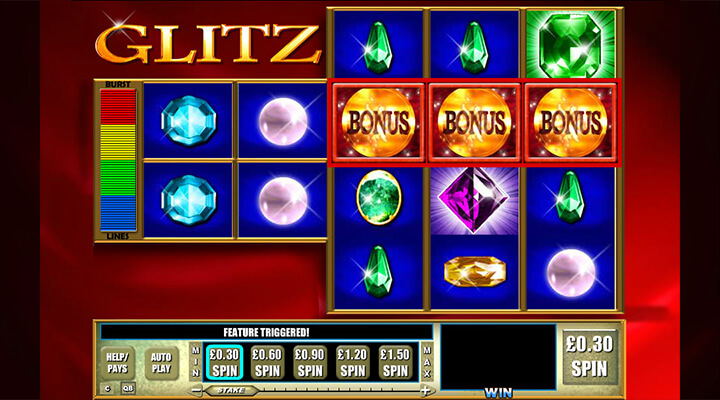Viewport: 720px width, 400px height.
Task: Click the stake slider track
Action: (330, 390)
